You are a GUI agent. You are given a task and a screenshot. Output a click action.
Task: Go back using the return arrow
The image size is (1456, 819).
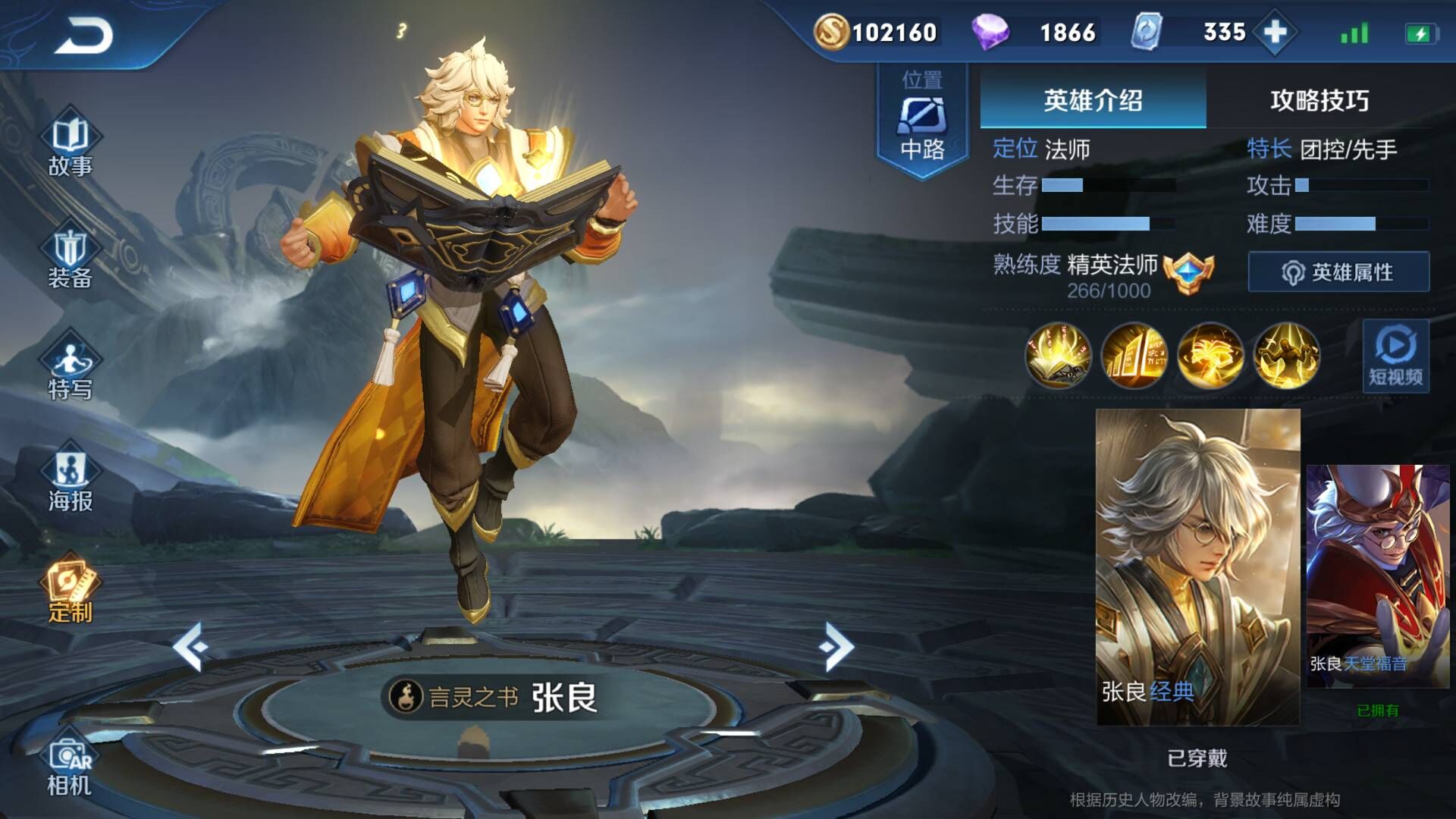pyautogui.click(x=83, y=35)
